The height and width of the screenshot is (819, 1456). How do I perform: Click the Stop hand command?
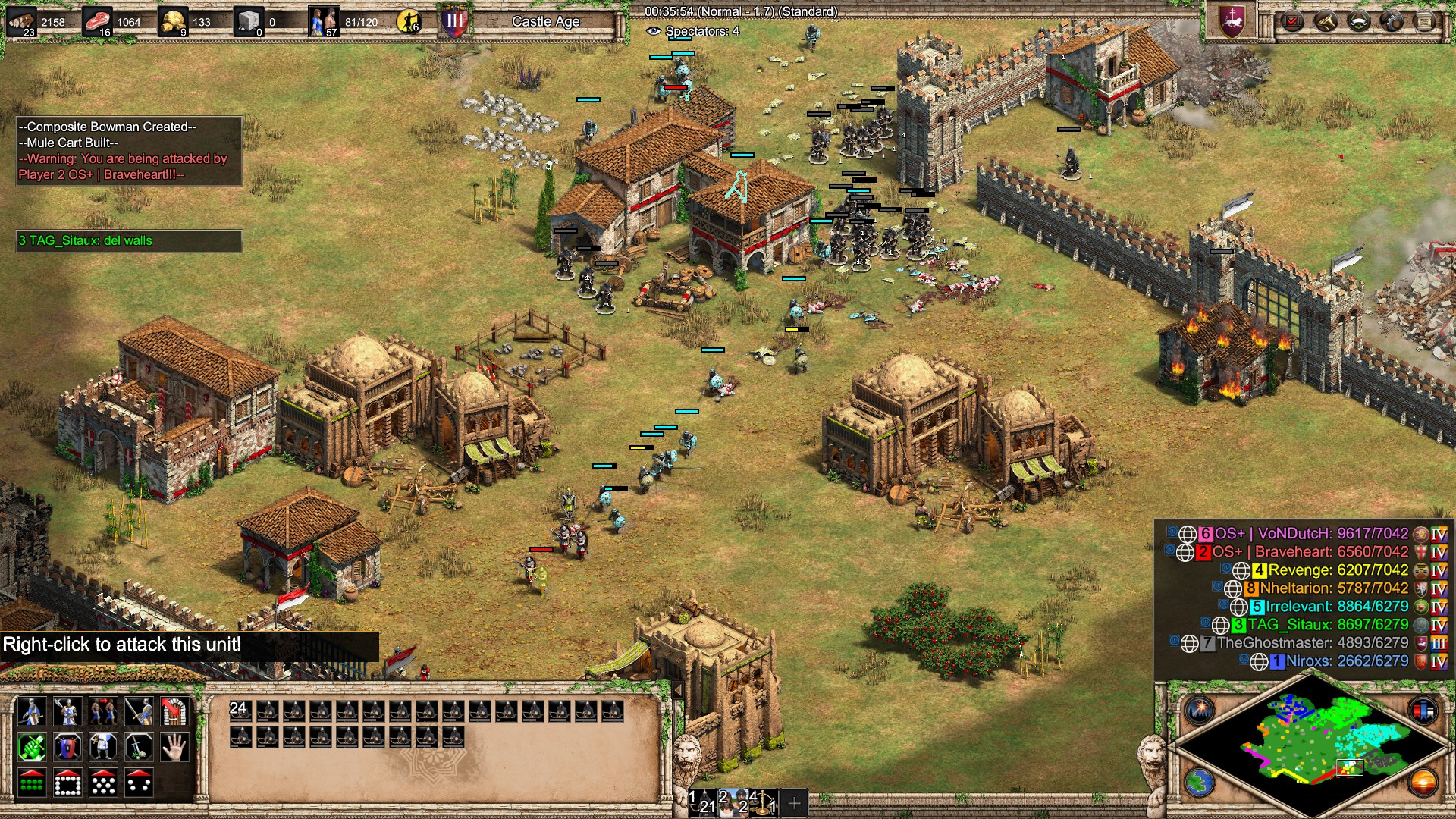coord(174,748)
